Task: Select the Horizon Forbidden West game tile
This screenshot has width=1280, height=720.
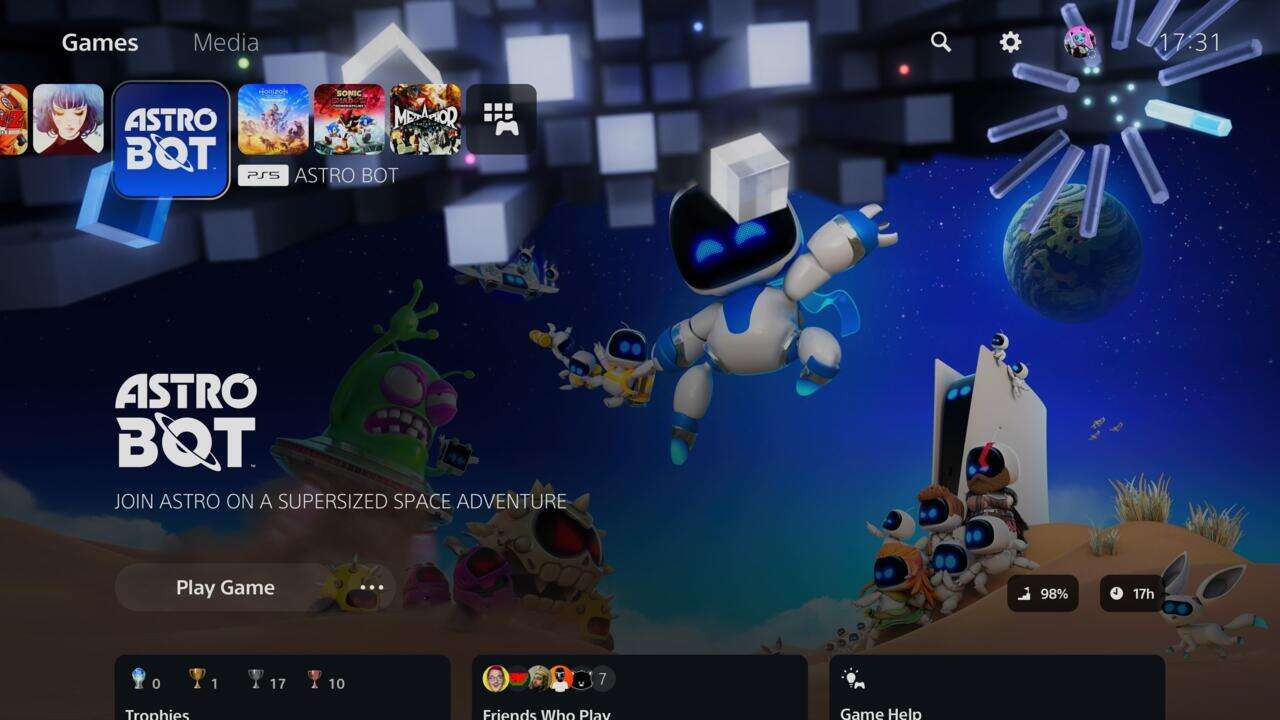Action: pos(274,119)
